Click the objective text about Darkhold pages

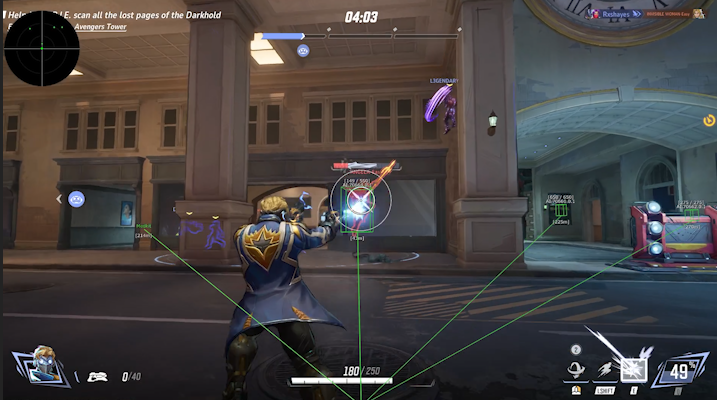(x=140, y=16)
